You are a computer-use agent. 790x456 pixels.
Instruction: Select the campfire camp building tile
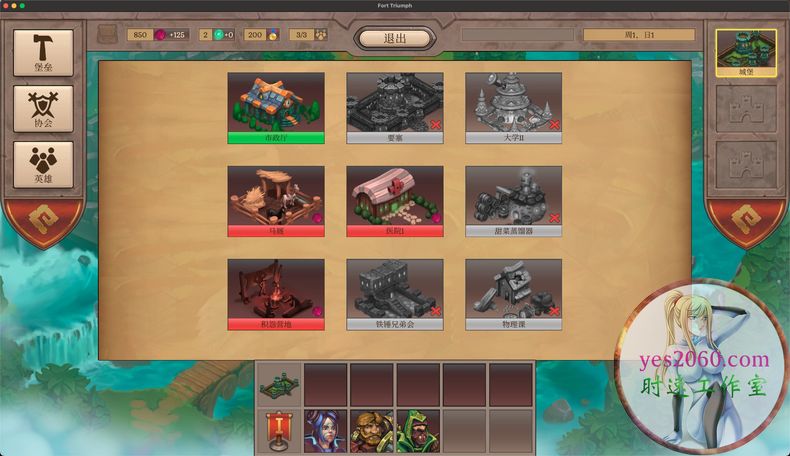275,294
